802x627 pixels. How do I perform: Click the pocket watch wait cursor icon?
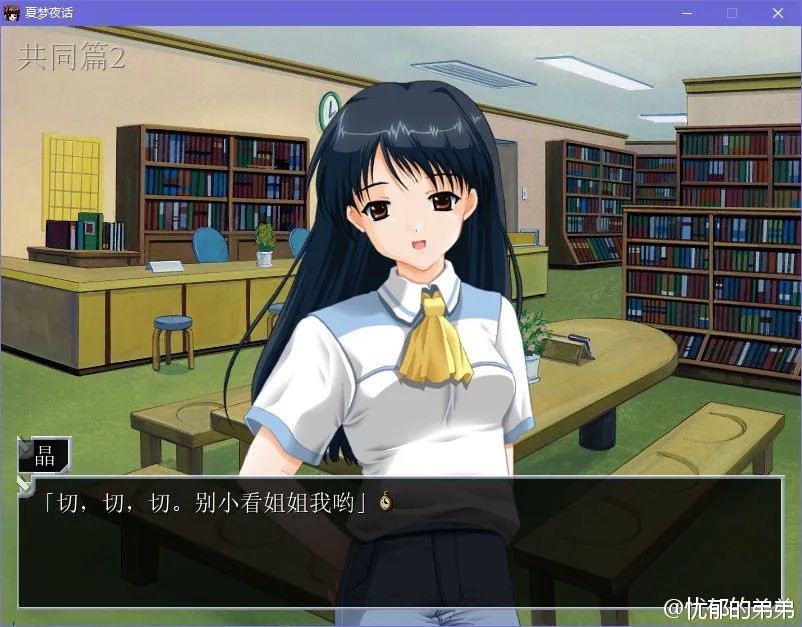pyautogui.click(x=385, y=502)
